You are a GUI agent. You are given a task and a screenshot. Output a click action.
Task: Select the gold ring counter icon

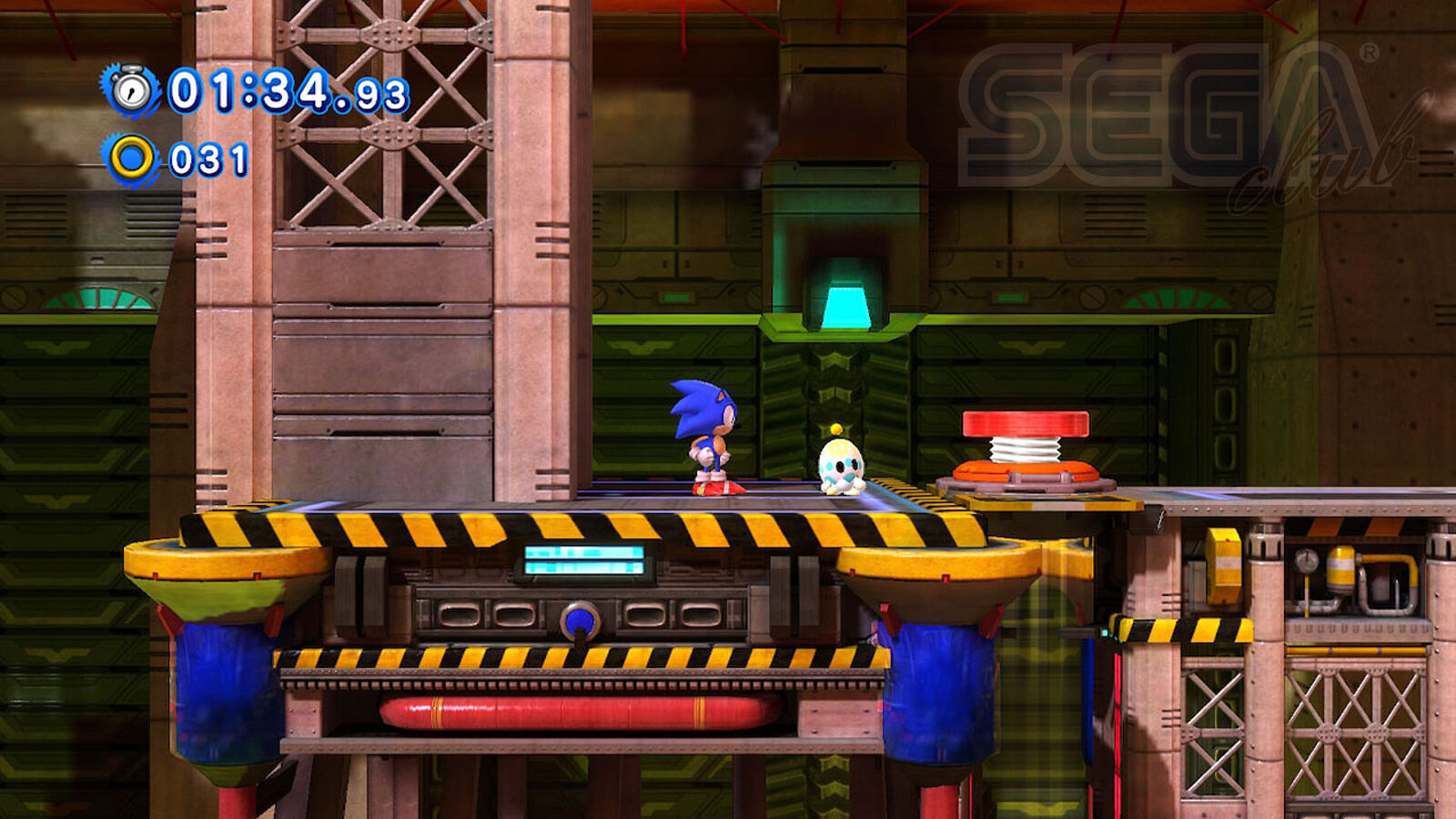133,159
